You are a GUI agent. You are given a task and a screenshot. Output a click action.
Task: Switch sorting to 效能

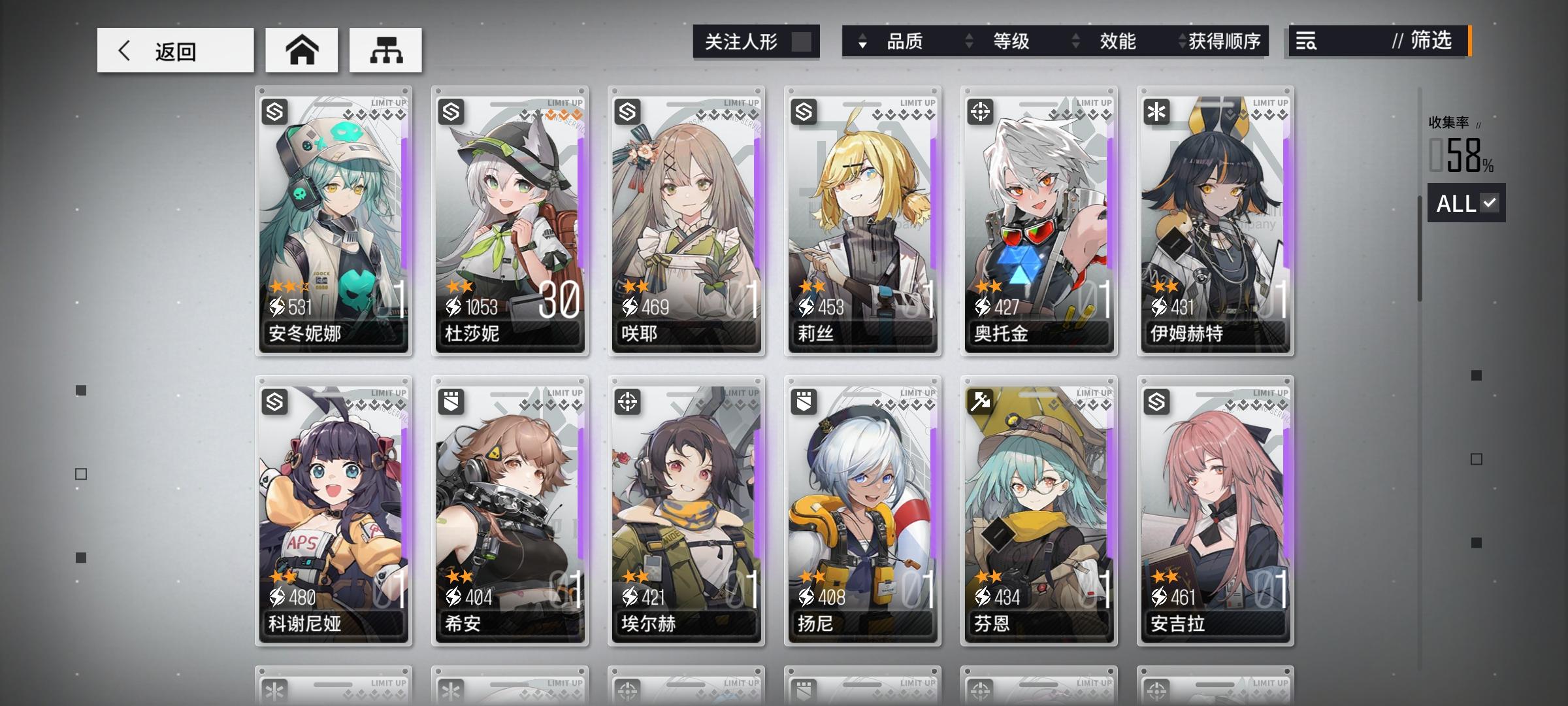tap(1117, 42)
